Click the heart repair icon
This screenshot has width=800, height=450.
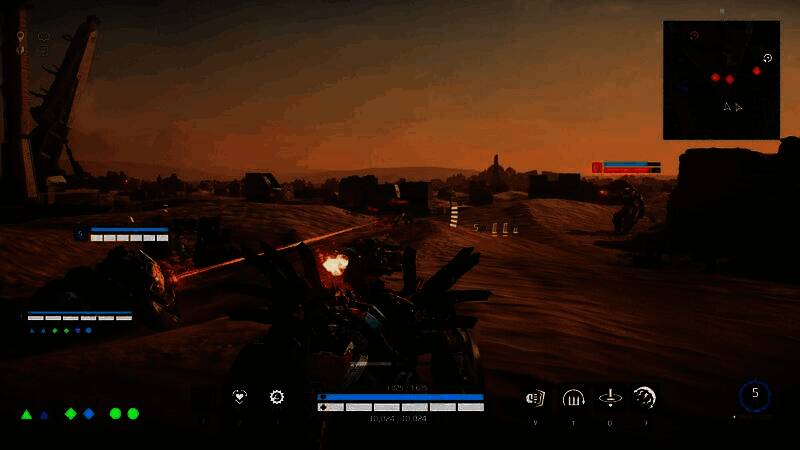point(239,397)
